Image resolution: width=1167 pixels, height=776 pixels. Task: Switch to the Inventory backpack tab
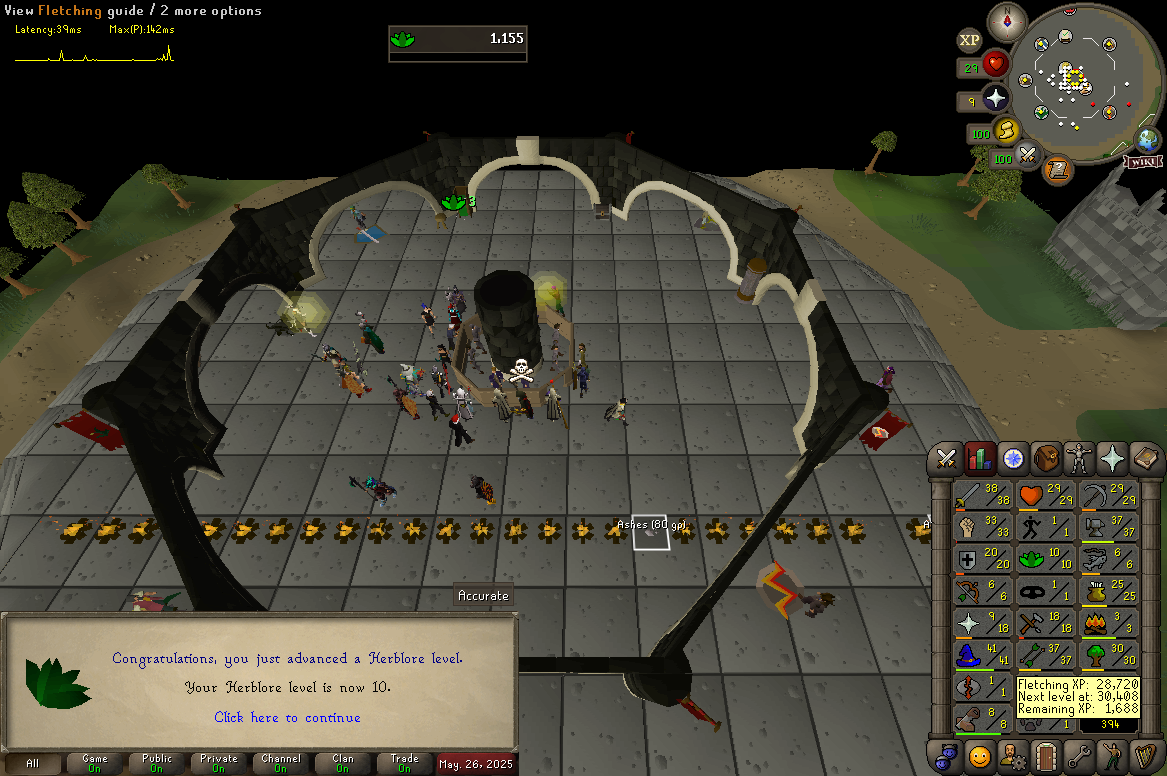tap(1047, 459)
